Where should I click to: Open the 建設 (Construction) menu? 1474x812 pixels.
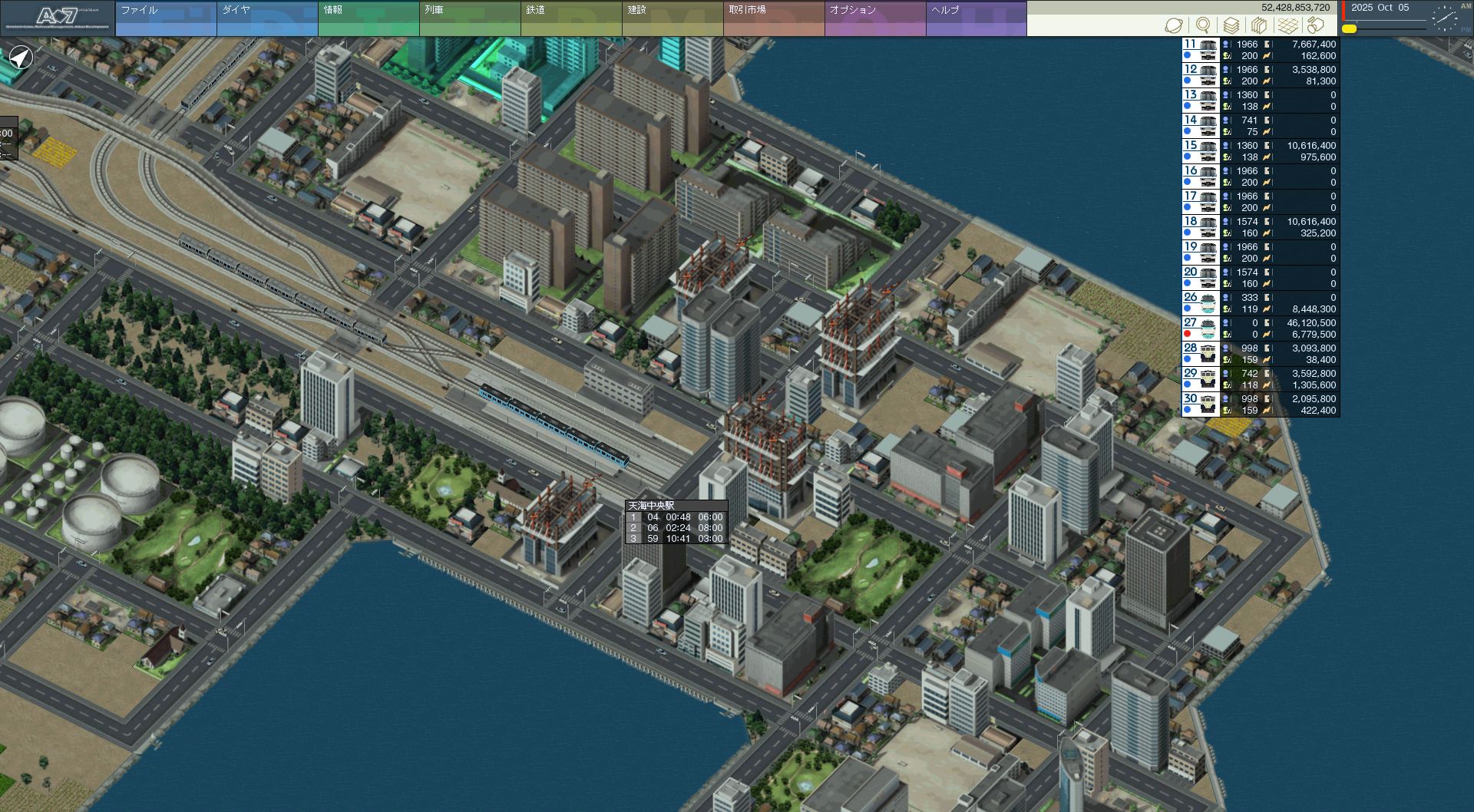point(672,18)
